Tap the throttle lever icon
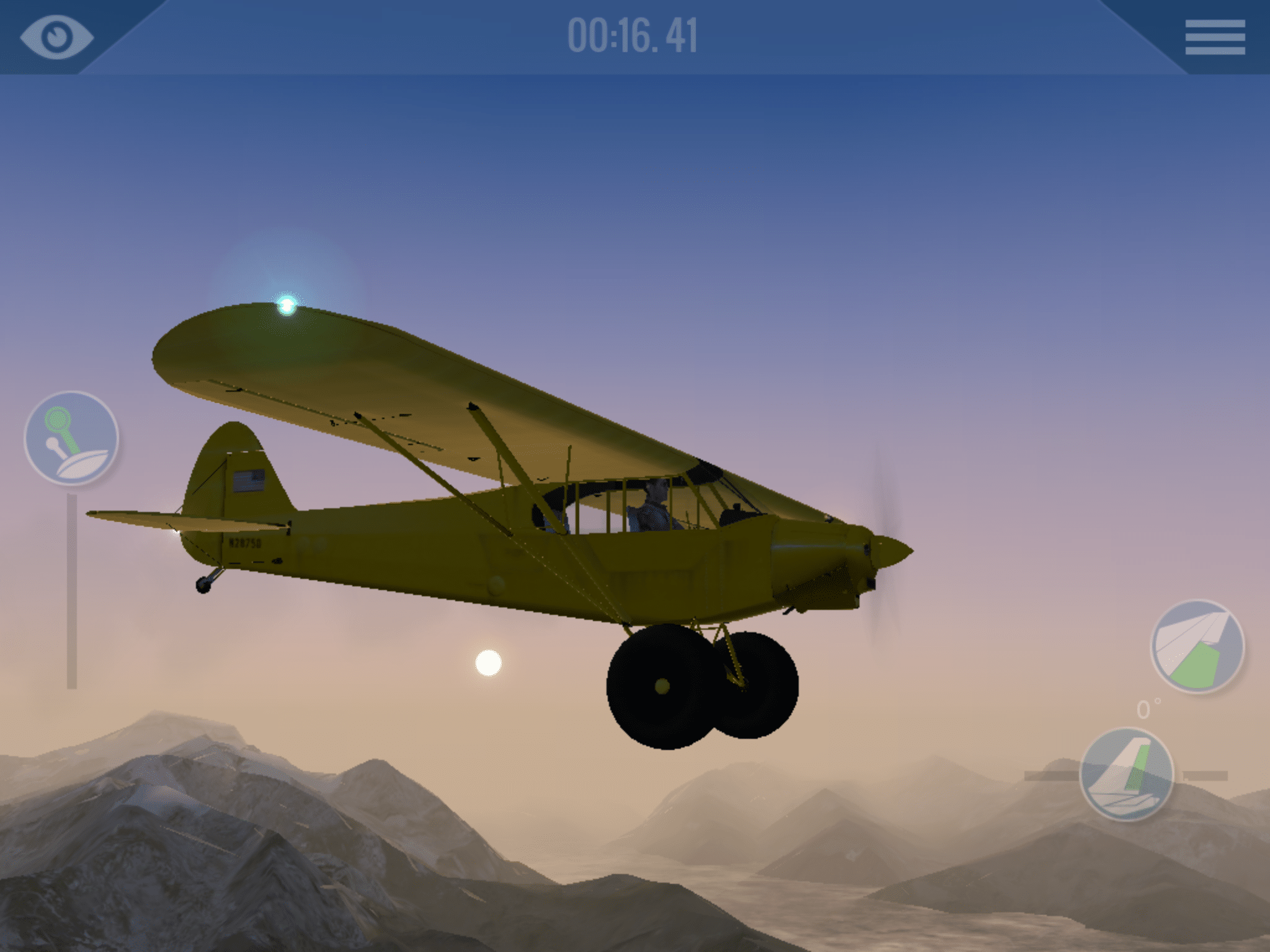This screenshot has height=952, width=1270. point(71,438)
